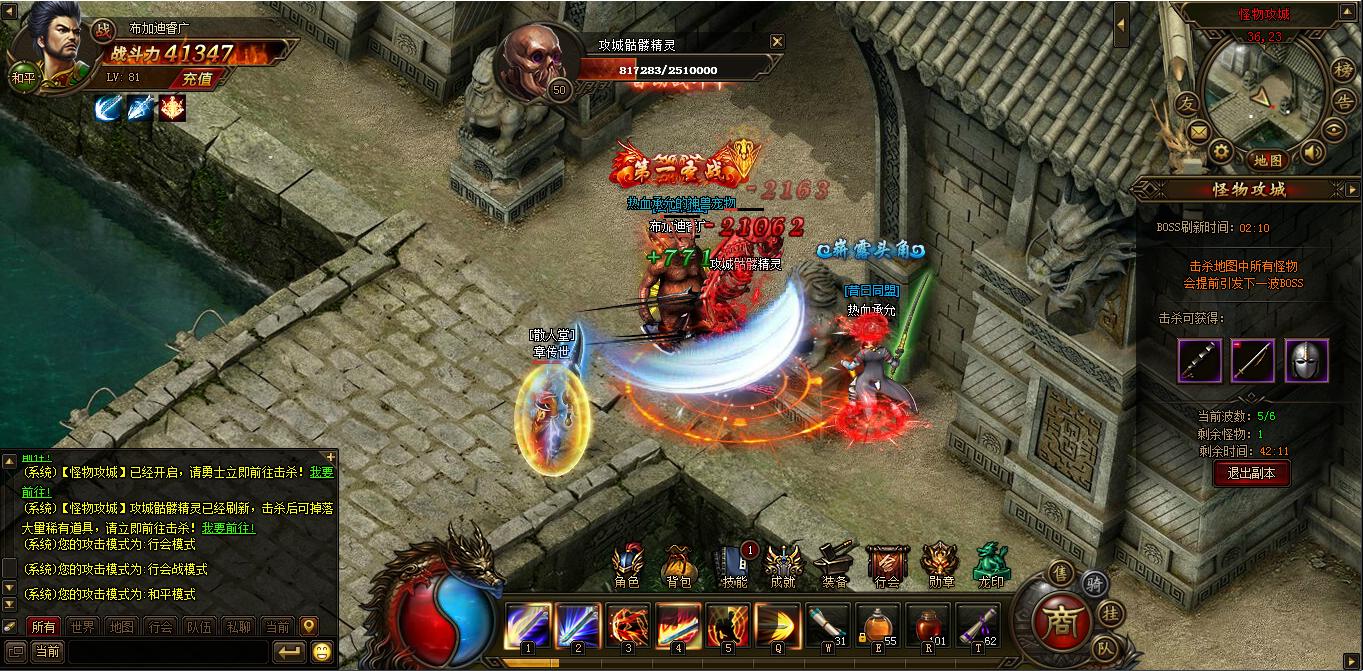Open the 友 friends list button
The width and height of the screenshot is (1363, 671).
1186,104
